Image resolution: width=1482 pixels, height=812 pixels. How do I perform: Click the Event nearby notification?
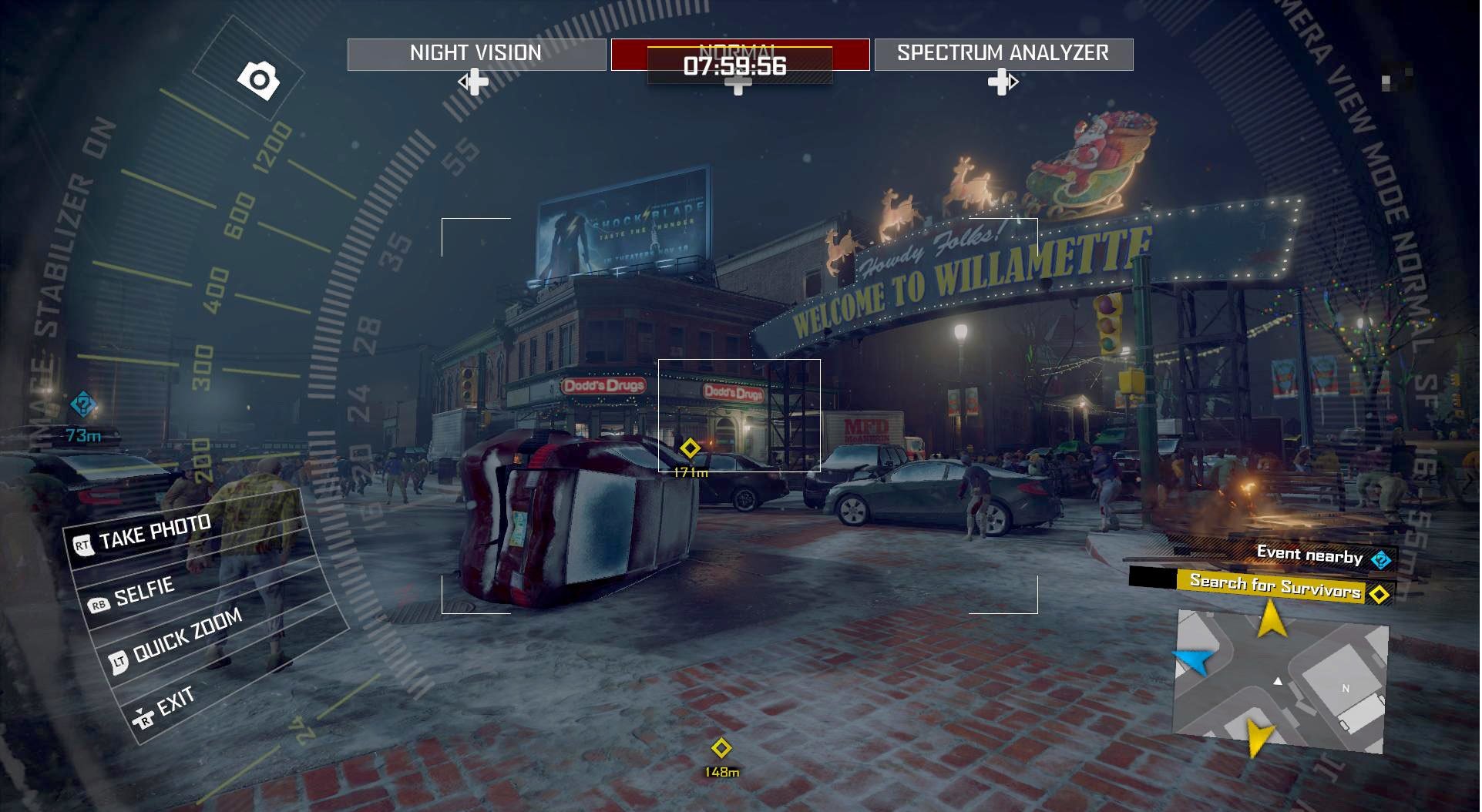click(x=1310, y=555)
